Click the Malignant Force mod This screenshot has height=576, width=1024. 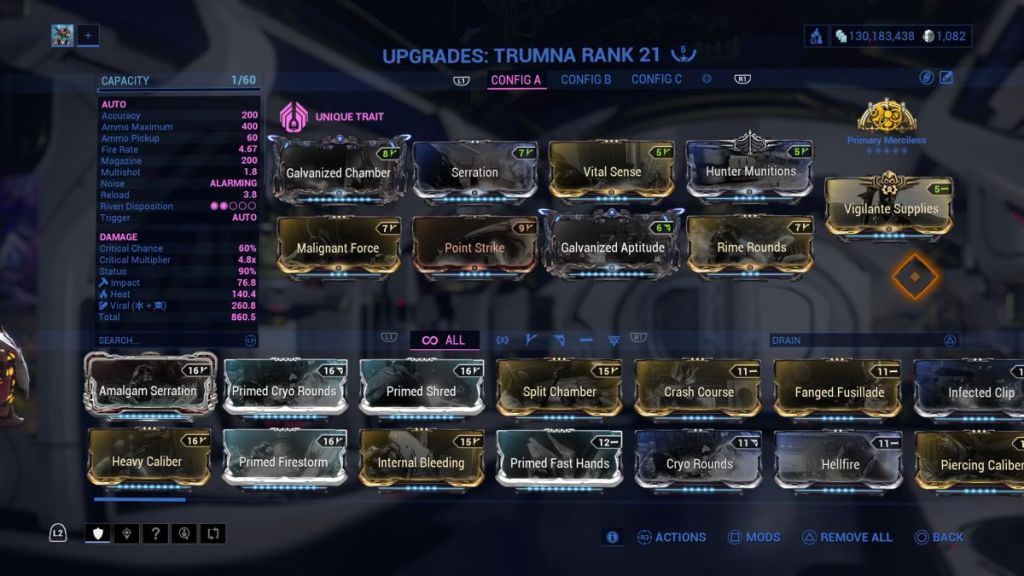(x=338, y=246)
